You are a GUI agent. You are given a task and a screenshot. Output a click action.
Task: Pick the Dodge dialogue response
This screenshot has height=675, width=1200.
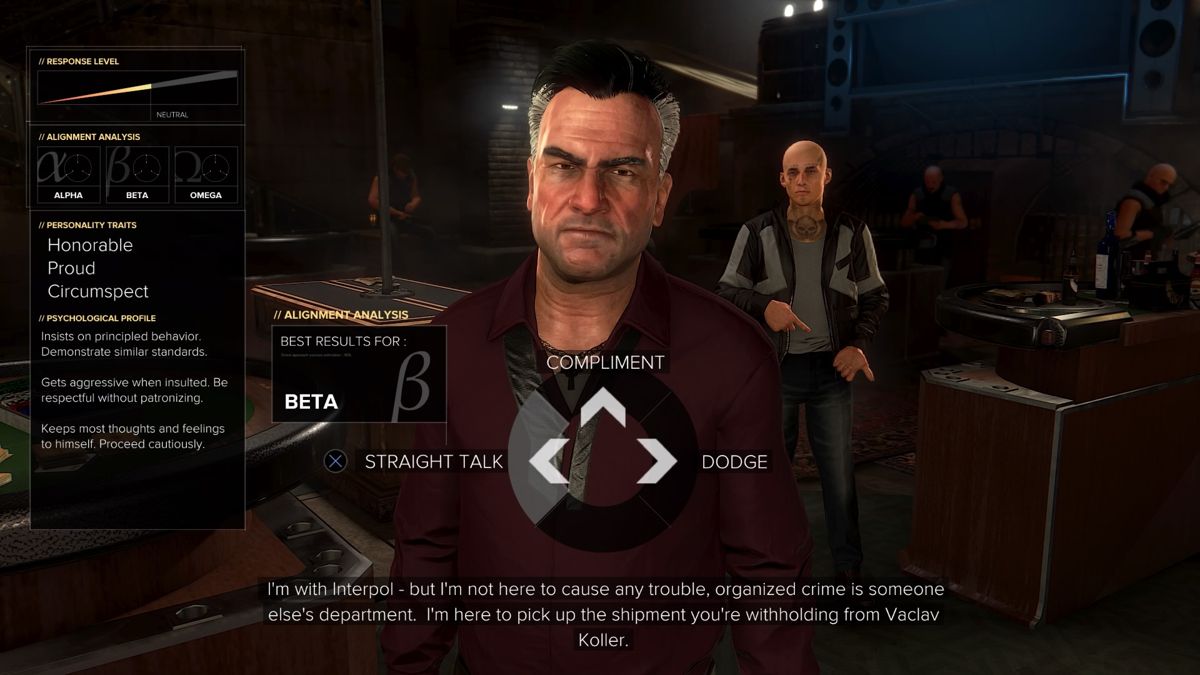[x=734, y=462]
